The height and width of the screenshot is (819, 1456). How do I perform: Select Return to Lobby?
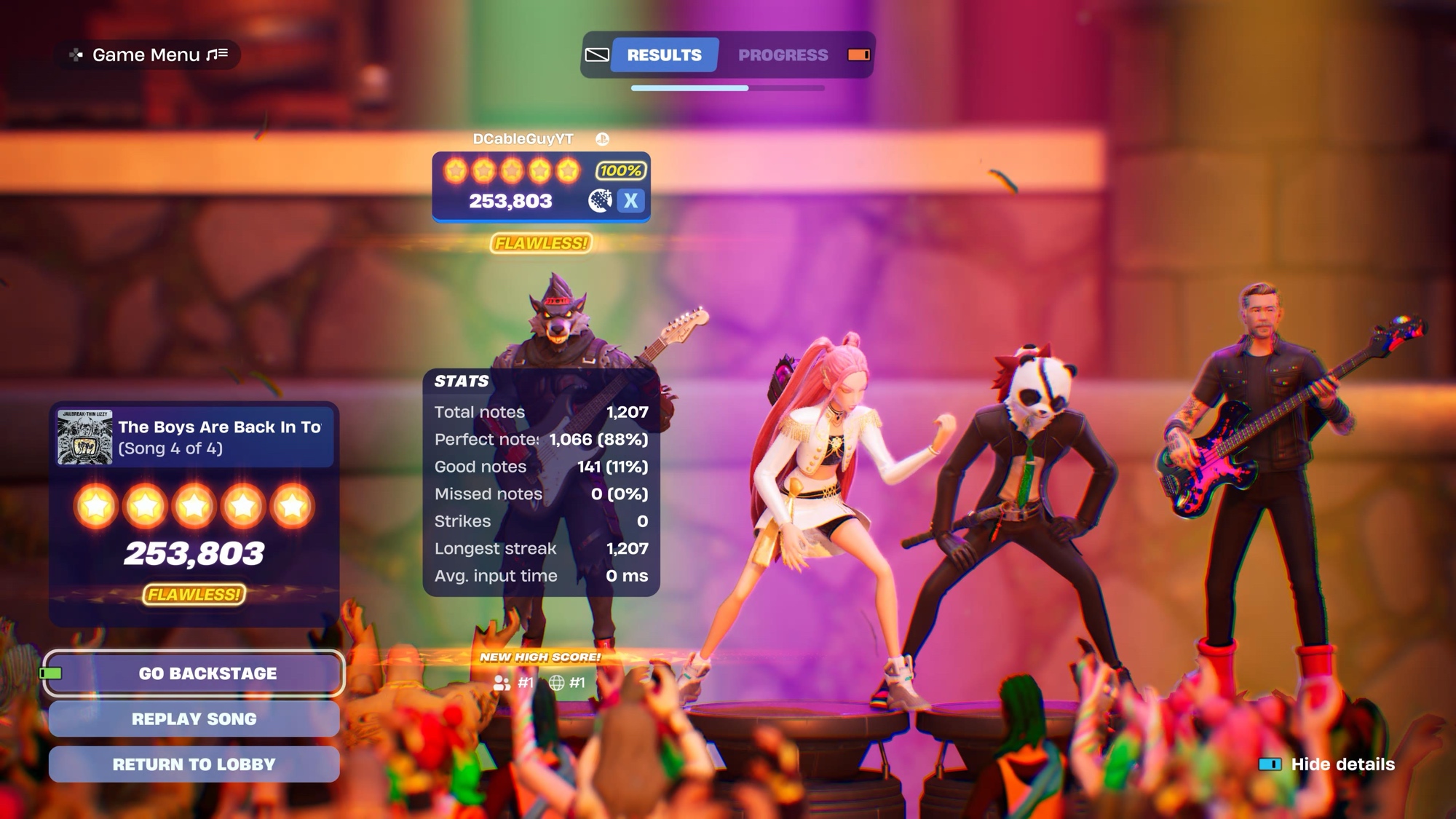[194, 764]
